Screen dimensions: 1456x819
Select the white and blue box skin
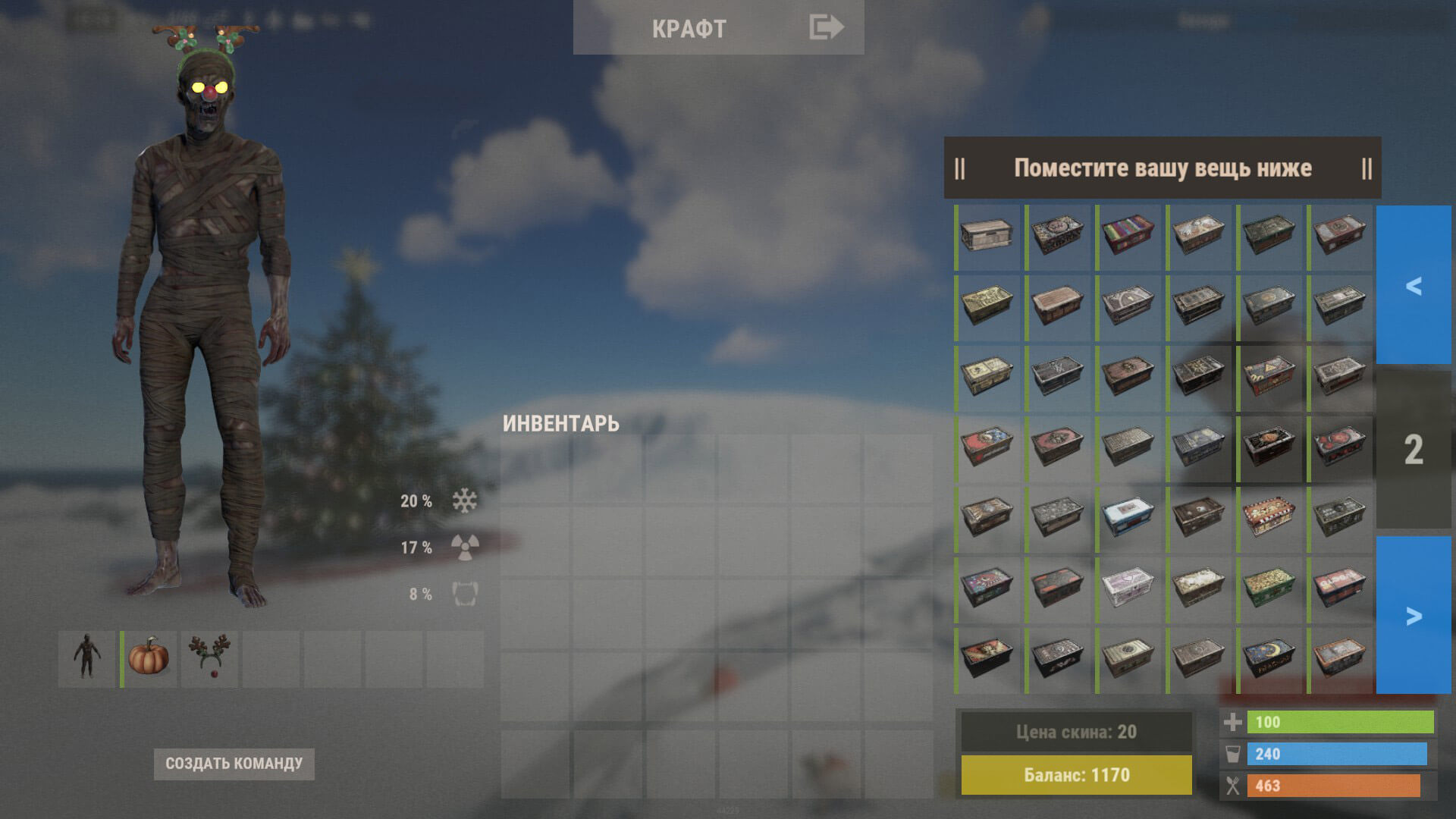(x=1128, y=518)
